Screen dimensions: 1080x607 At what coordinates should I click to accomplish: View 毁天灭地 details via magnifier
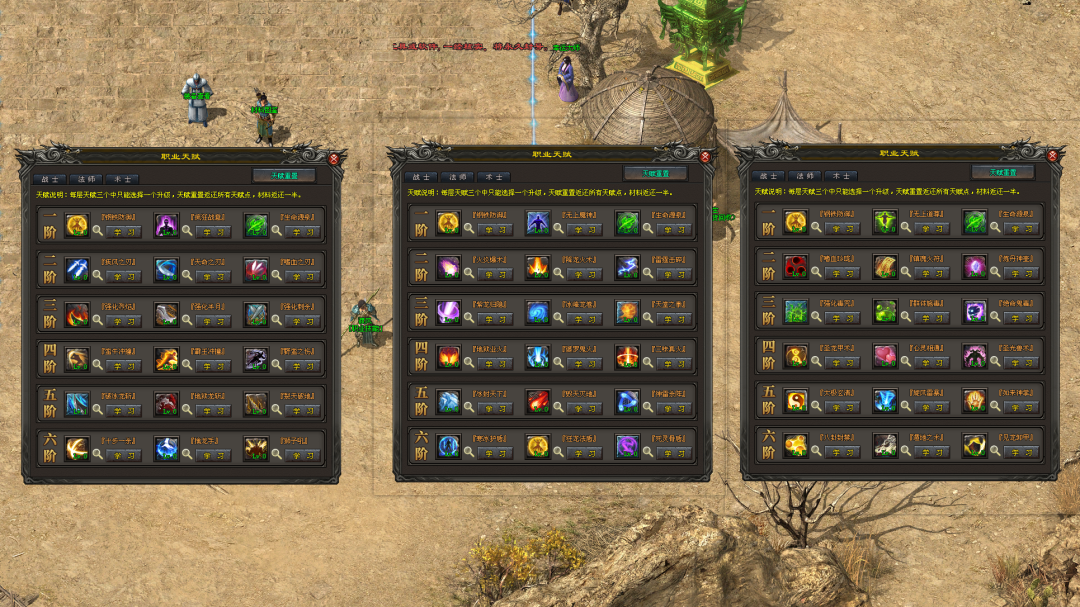point(558,408)
